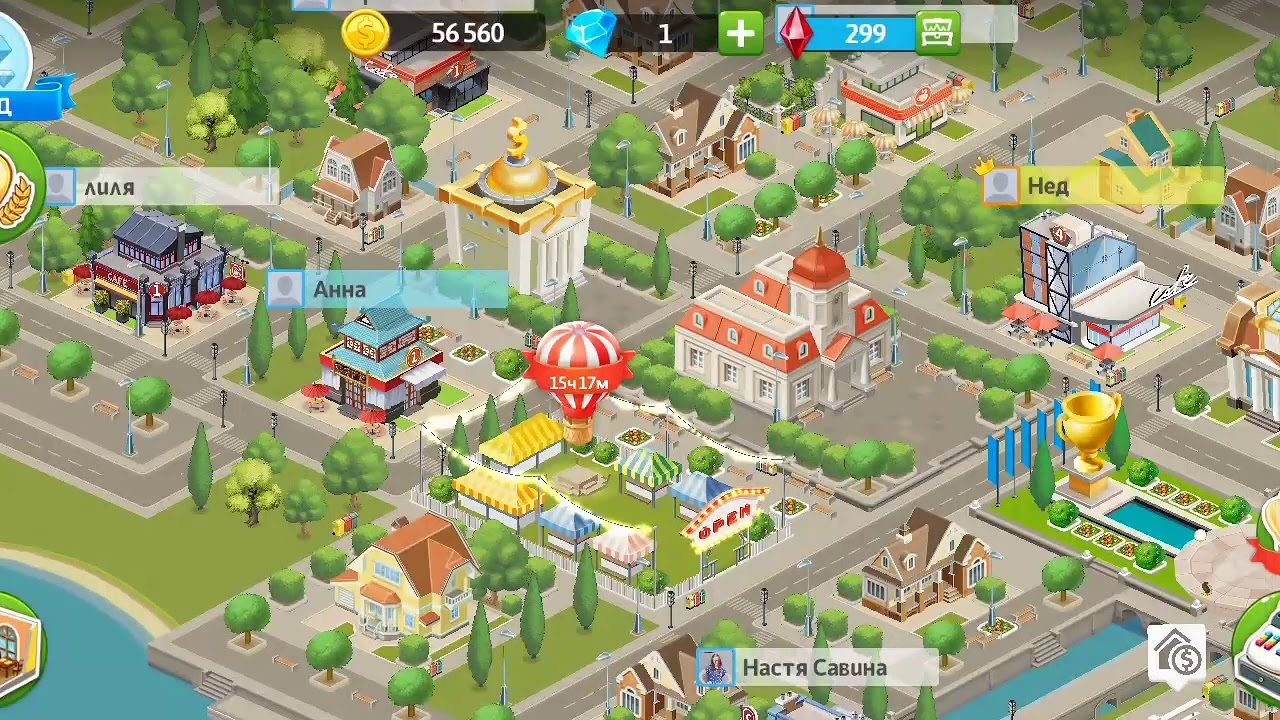Tap the red ruby currency icon

pyautogui.click(x=796, y=33)
